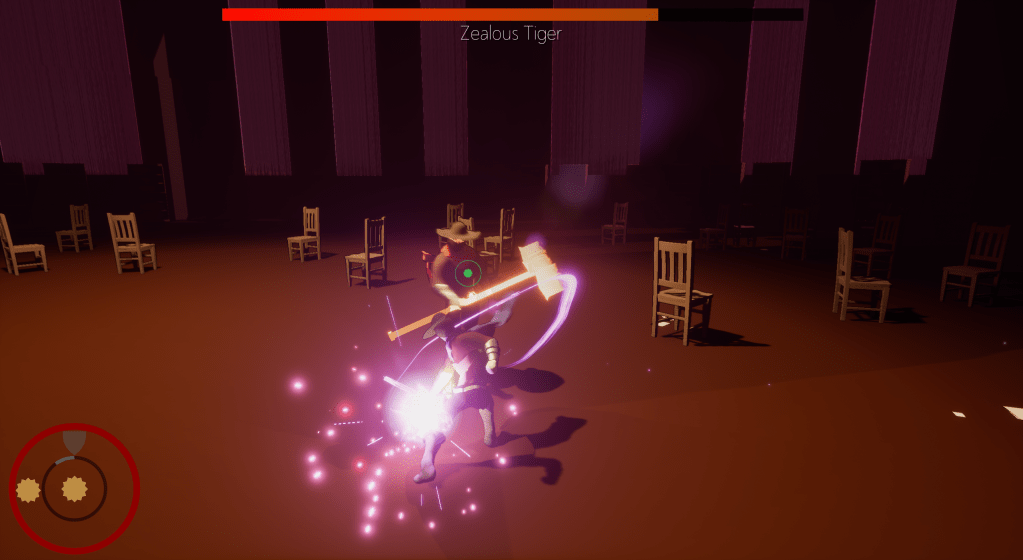Click the green lock-on target reticle

(468, 273)
